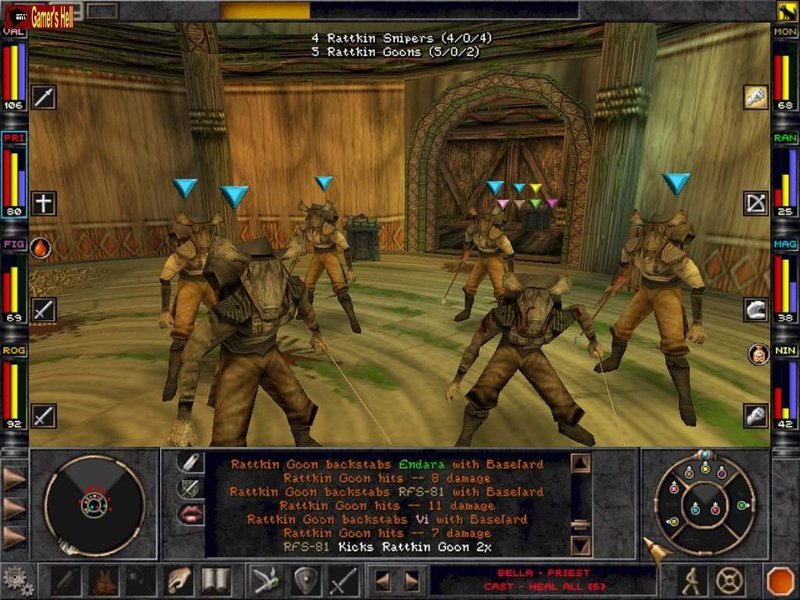Click the PRI cross spell icon
800x600 pixels.
[44, 203]
